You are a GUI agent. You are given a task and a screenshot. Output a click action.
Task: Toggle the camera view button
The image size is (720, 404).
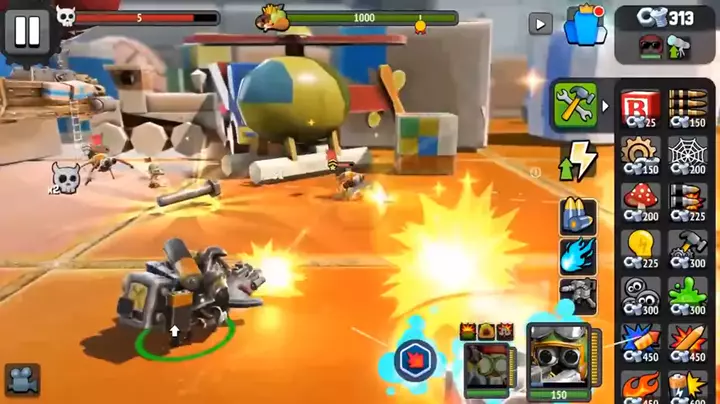(x=22, y=379)
